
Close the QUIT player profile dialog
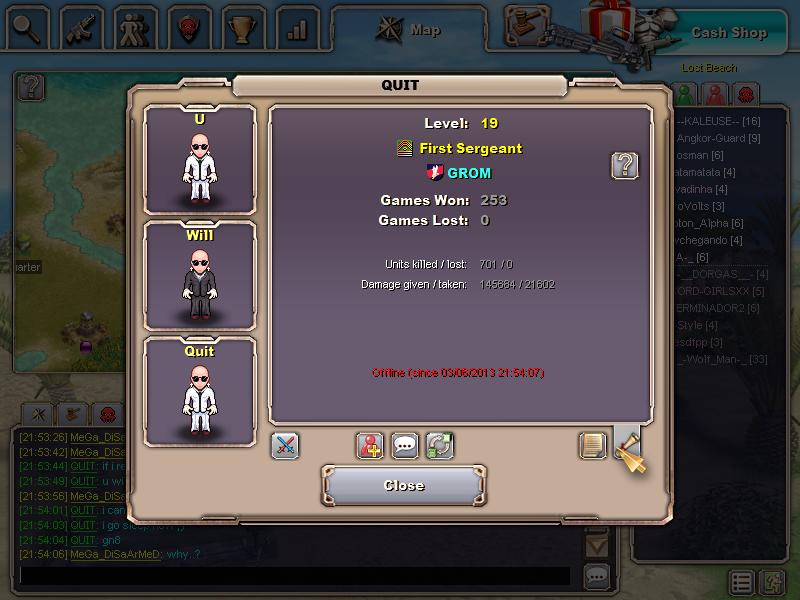404,486
